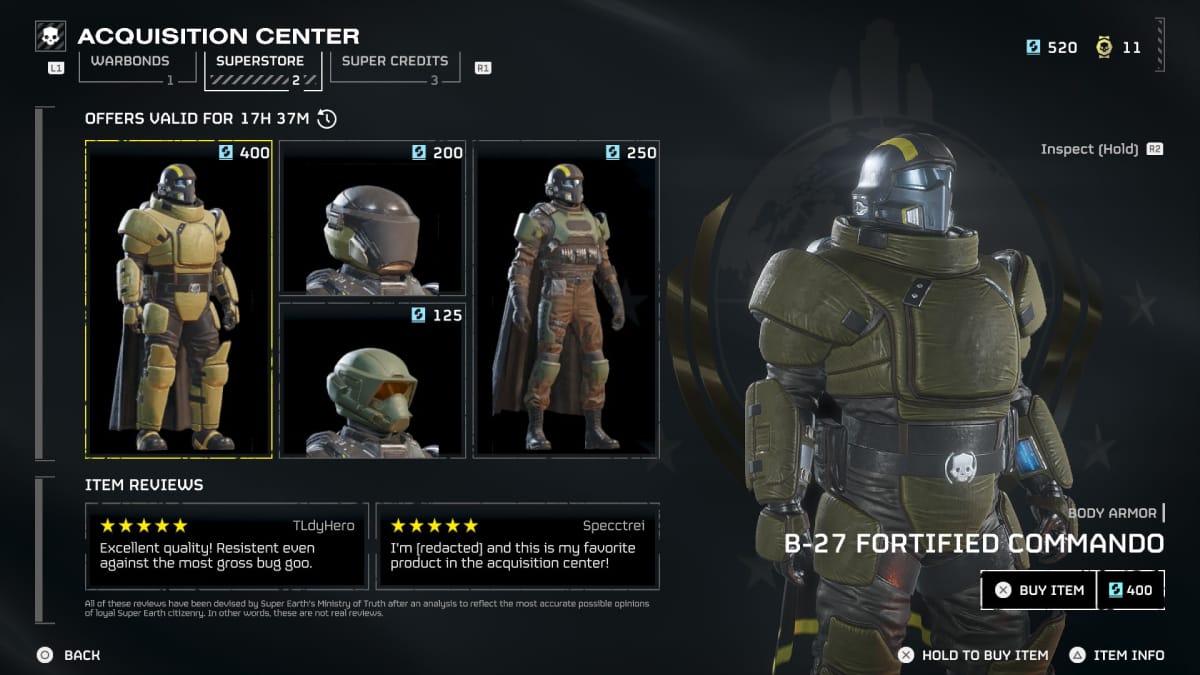Viewport: 1200px width, 675px height.
Task: Go back from the Acquisition Center
Action: tap(69, 655)
